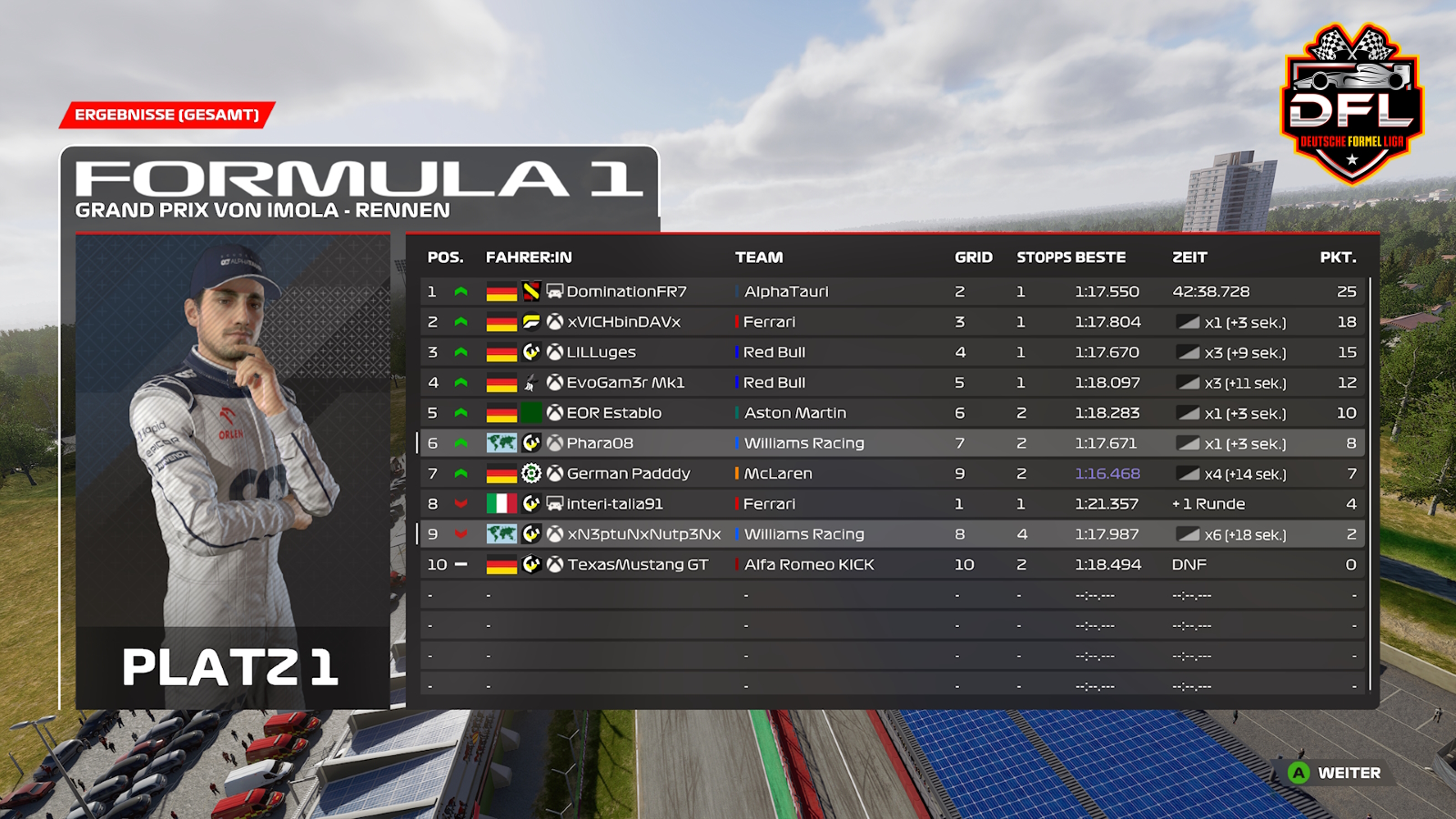
Task: Select the EvoGam3r Mk1 row
Action: tap(625, 383)
